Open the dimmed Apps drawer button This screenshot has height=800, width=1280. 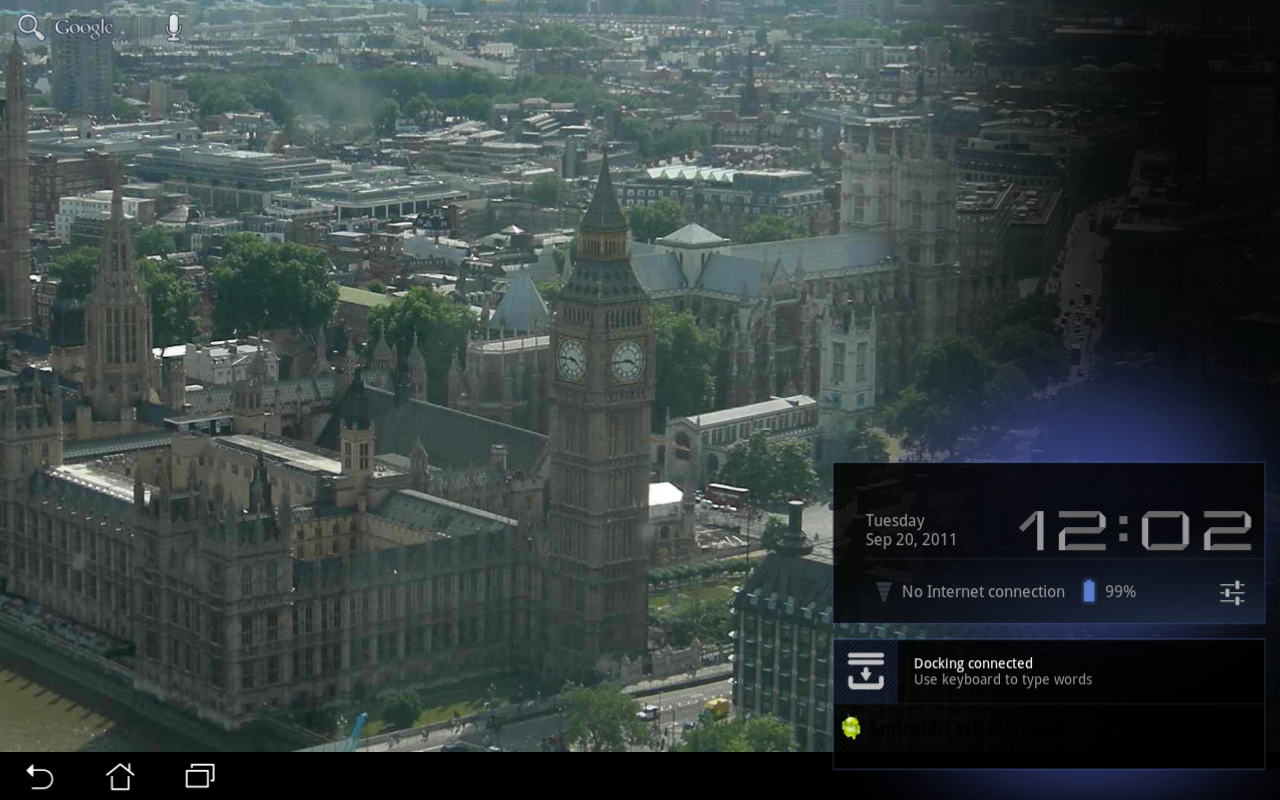[1175, 28]
